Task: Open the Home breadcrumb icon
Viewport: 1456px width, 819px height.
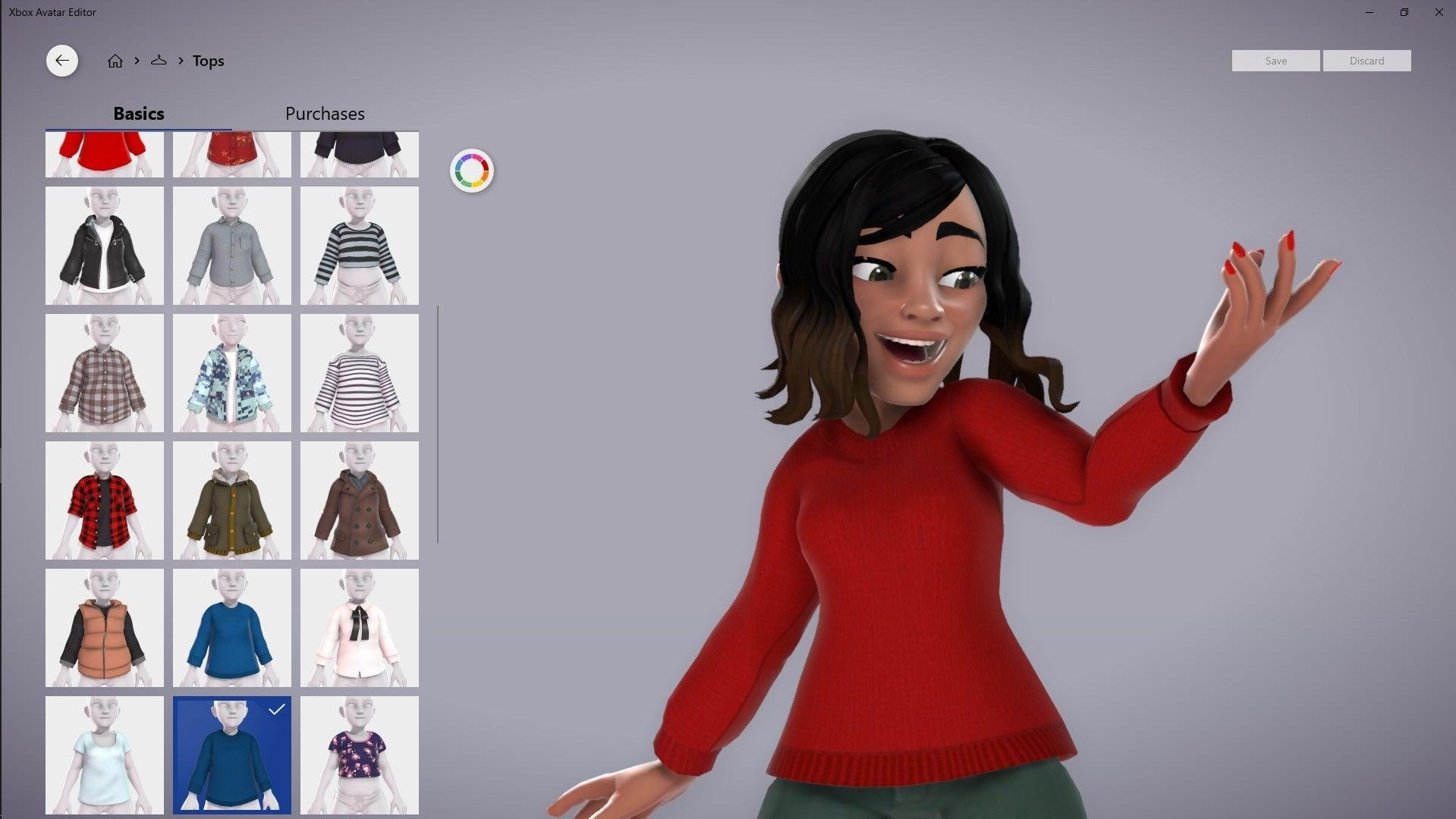Action: coord(115,61)
